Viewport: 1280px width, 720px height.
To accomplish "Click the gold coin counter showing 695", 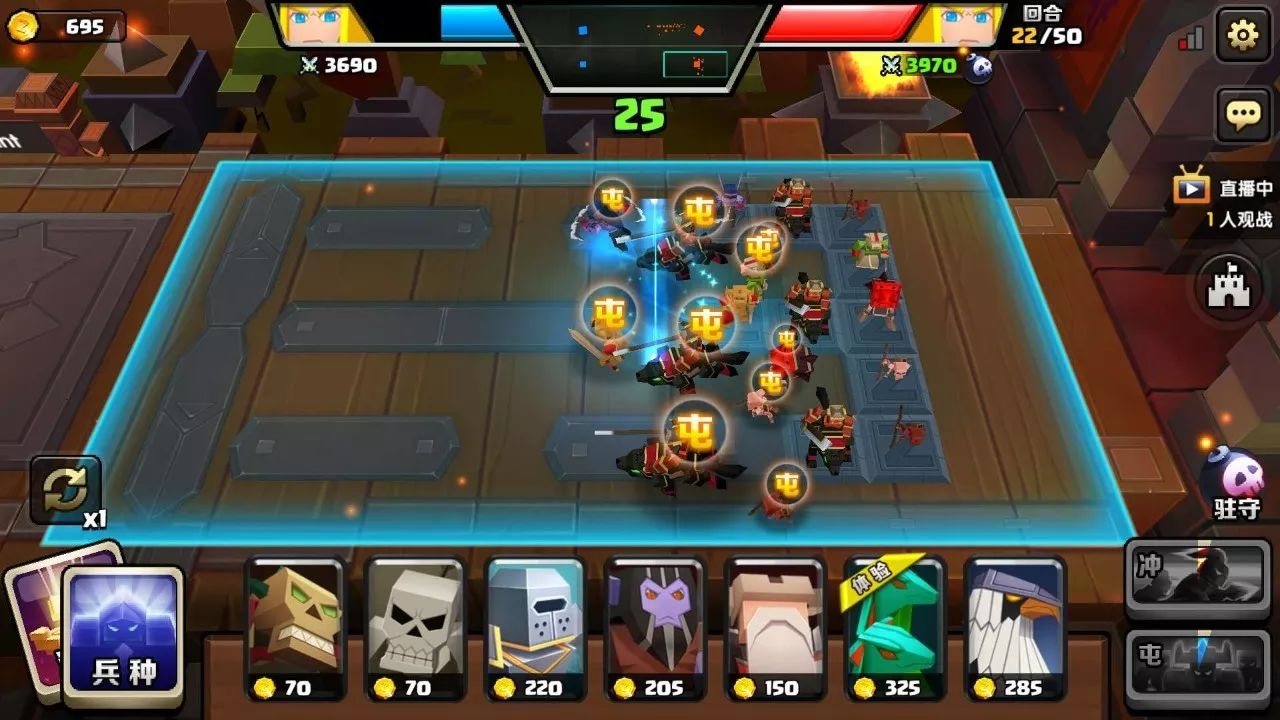I will [66, 27].
